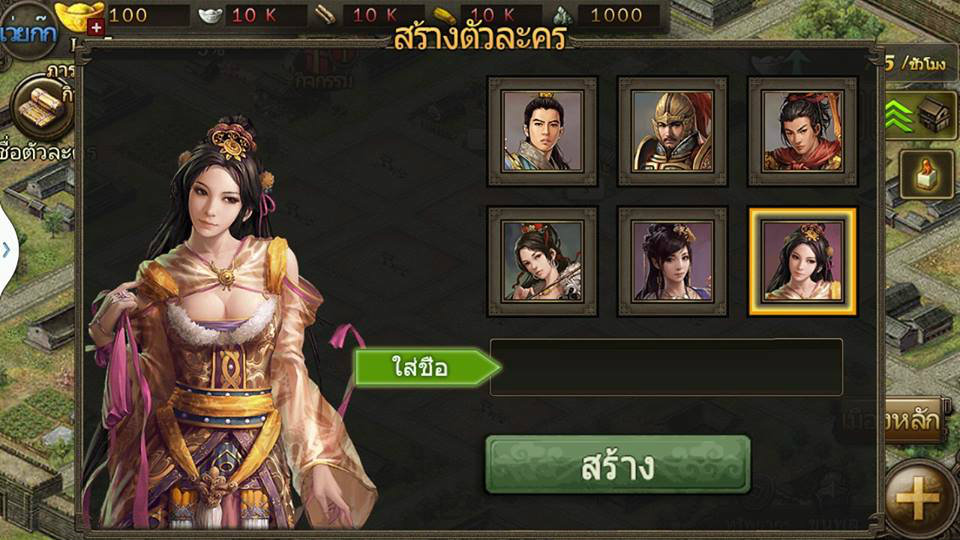Pick the red-robed warrior portrait
Image resolution: width=960 pixels, height=540 pixels.
pyautogui.click(x=802, y=131)
